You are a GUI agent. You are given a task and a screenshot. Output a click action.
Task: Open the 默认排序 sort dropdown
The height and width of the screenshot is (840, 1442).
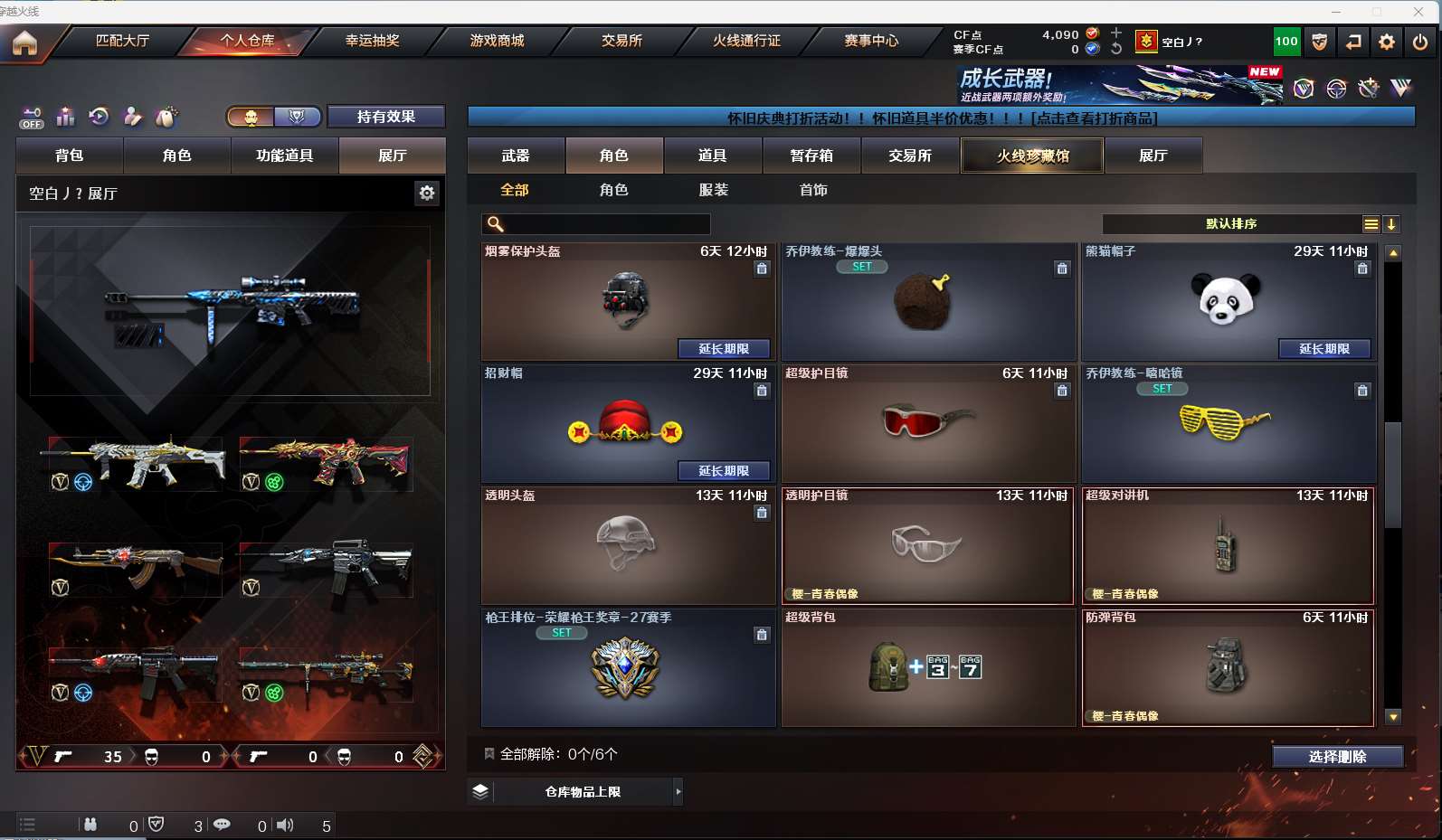click(1231, 224)
